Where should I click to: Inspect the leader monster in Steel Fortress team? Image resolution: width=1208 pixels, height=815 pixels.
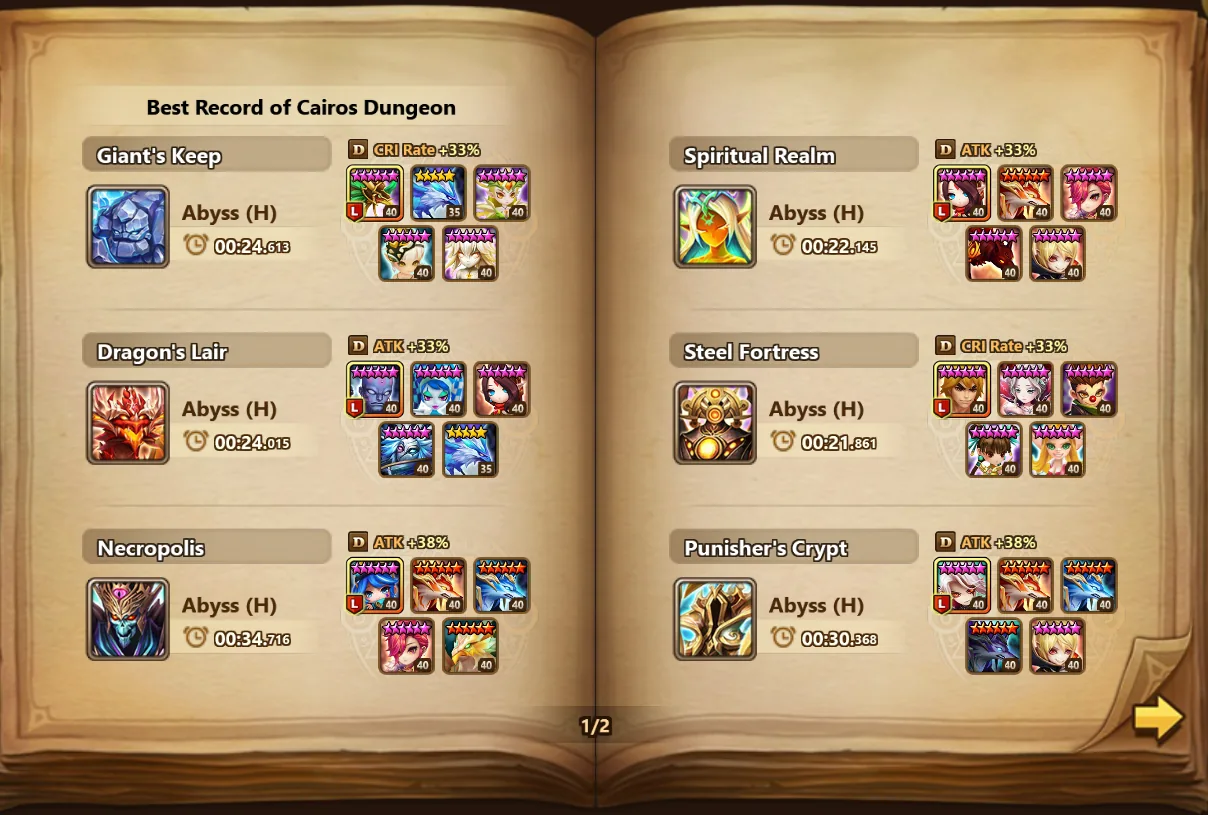pos(962,389)
